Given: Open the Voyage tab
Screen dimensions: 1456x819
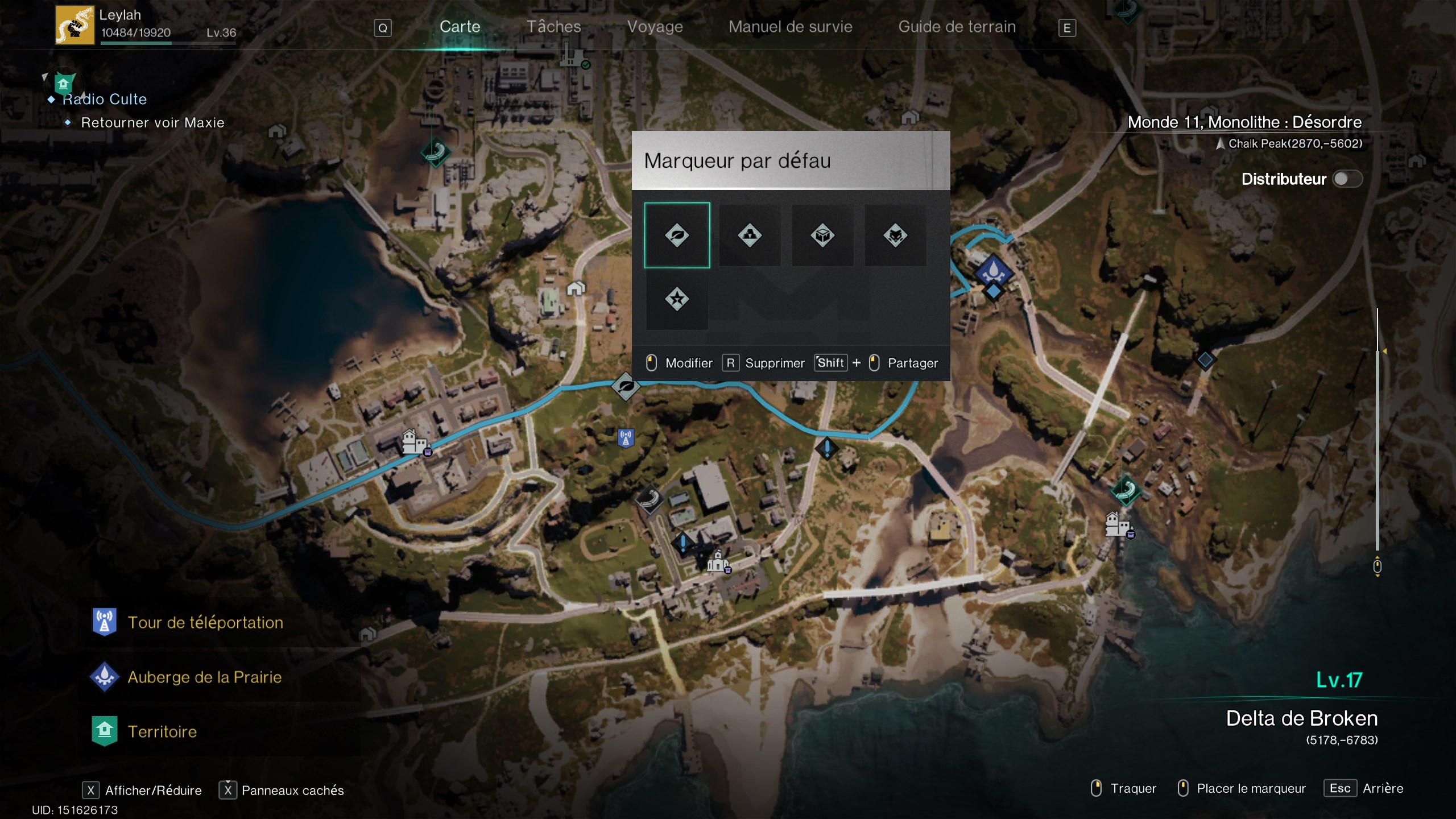Looking at the screenshot, I should coord(655,27).
